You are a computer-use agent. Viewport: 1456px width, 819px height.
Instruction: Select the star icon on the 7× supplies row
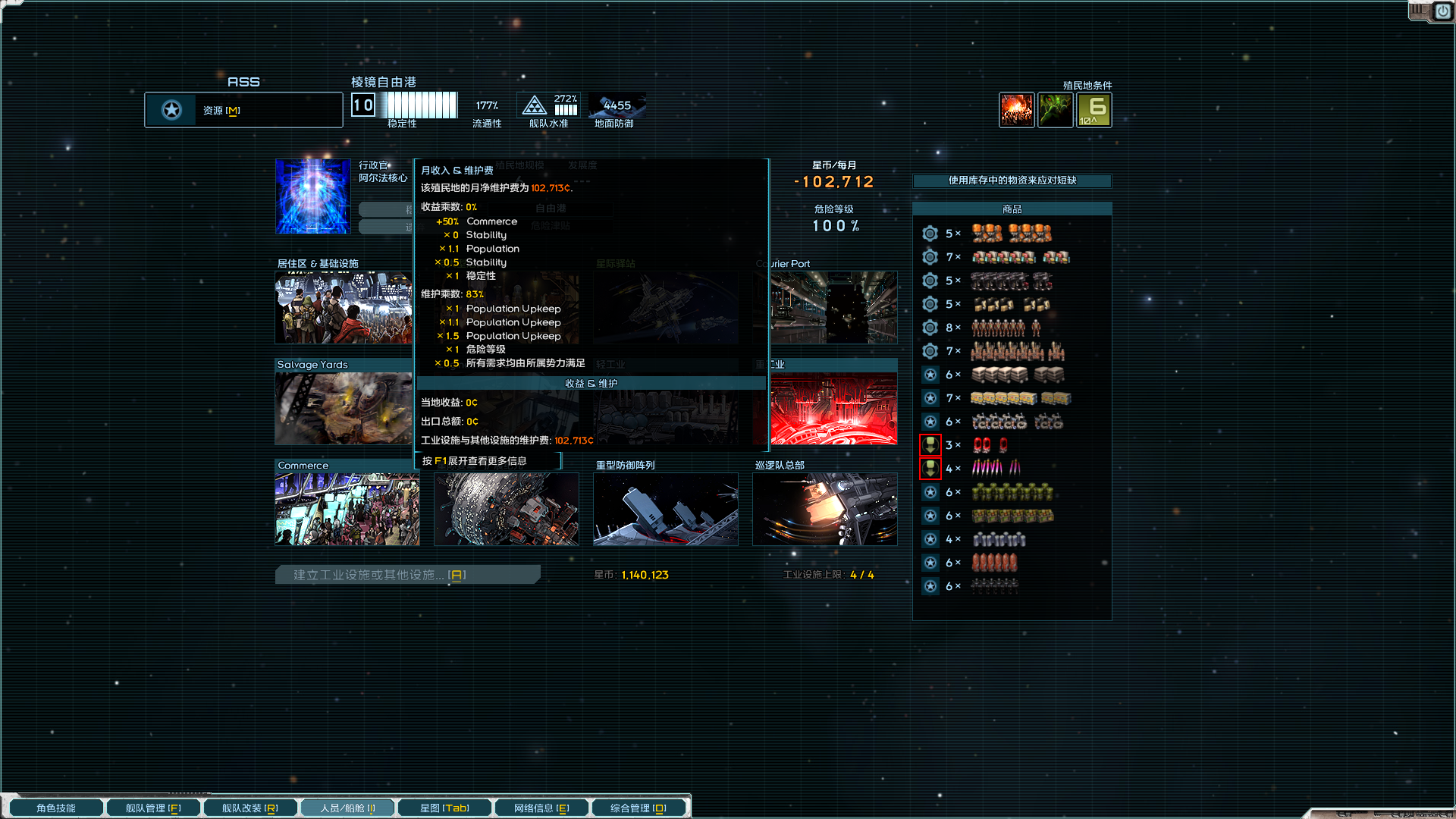[x=930, y=398]
